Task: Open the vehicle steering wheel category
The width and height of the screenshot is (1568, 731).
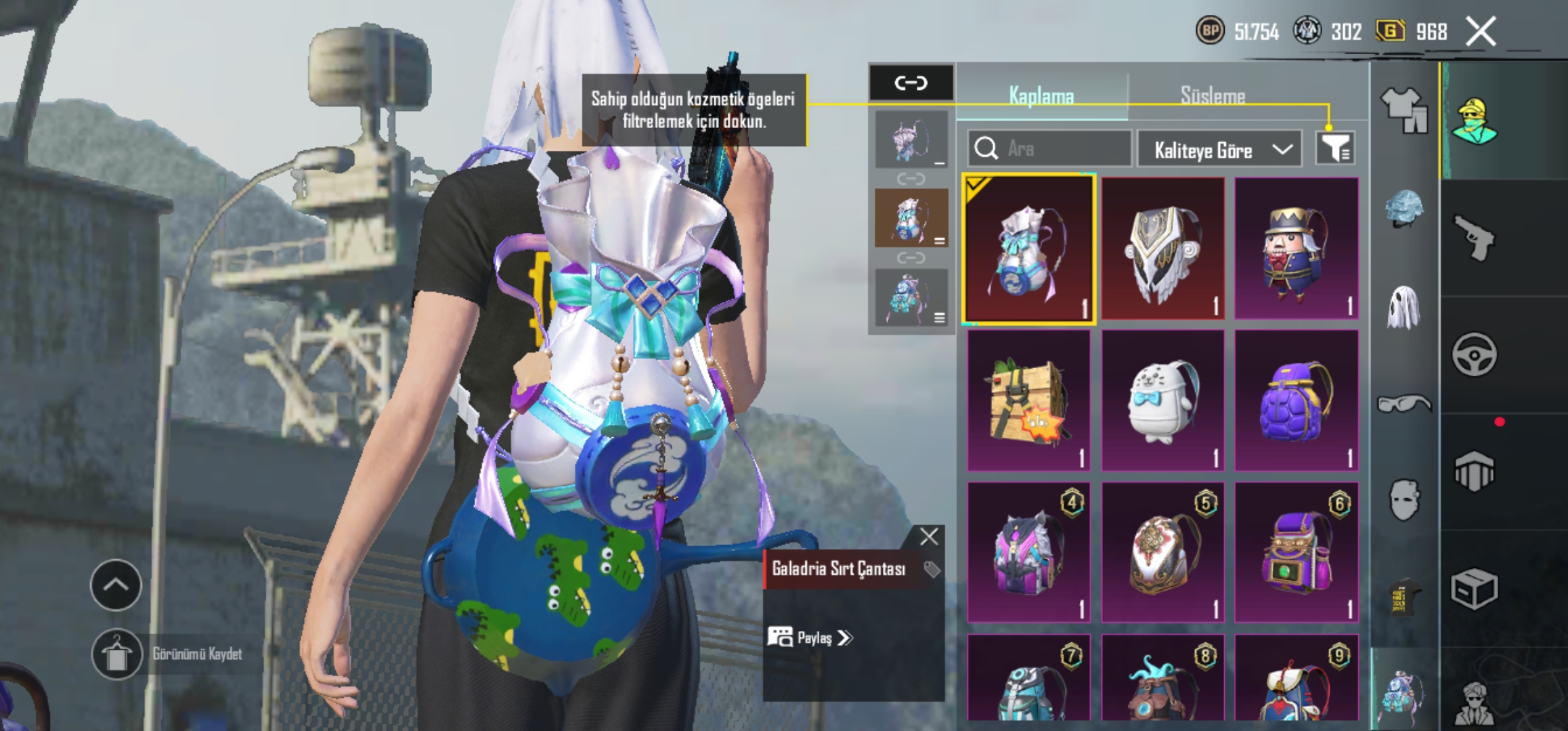Action: coord(1475,354)
